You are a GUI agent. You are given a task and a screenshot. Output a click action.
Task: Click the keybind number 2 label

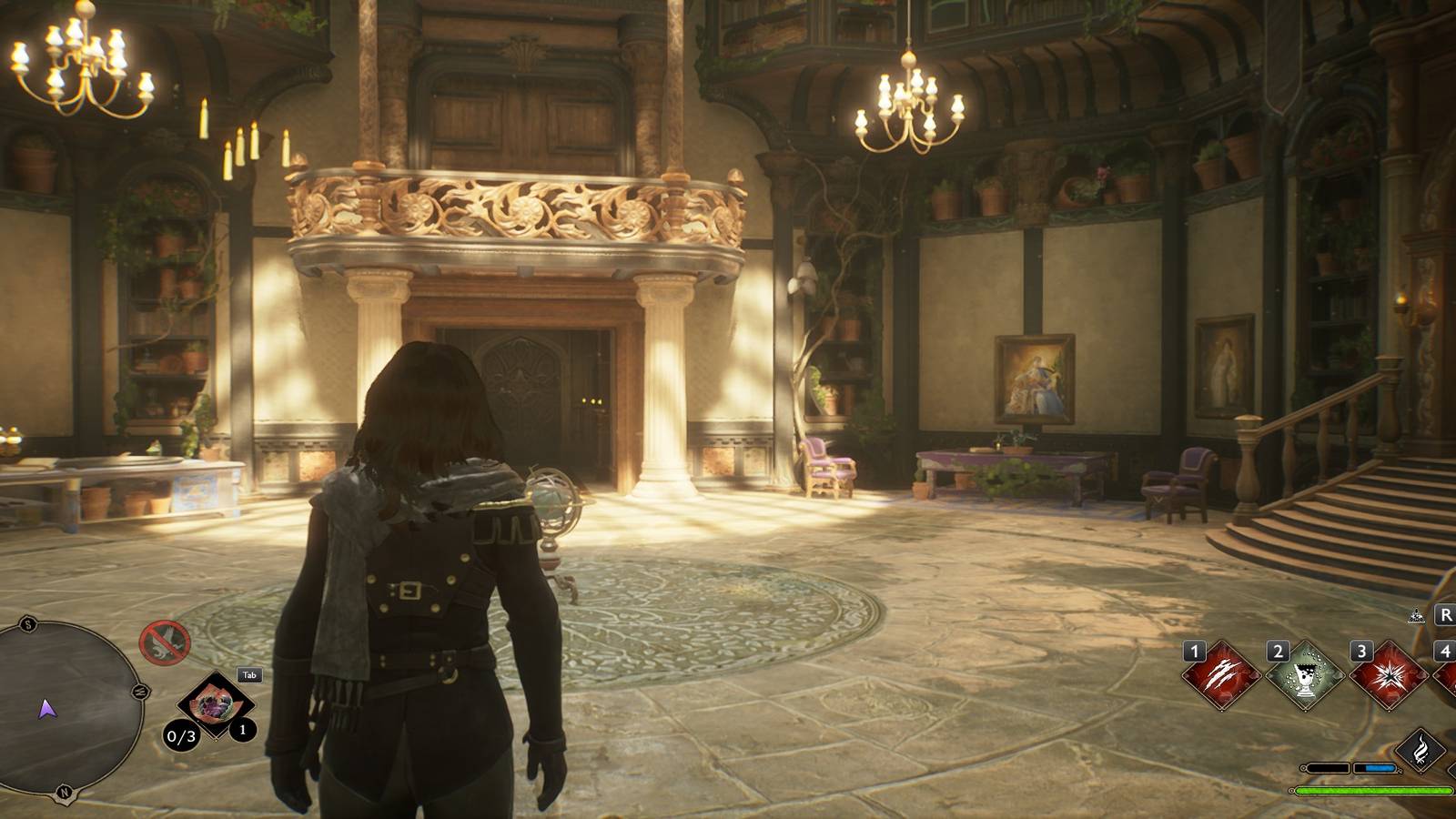[1278, 652]
